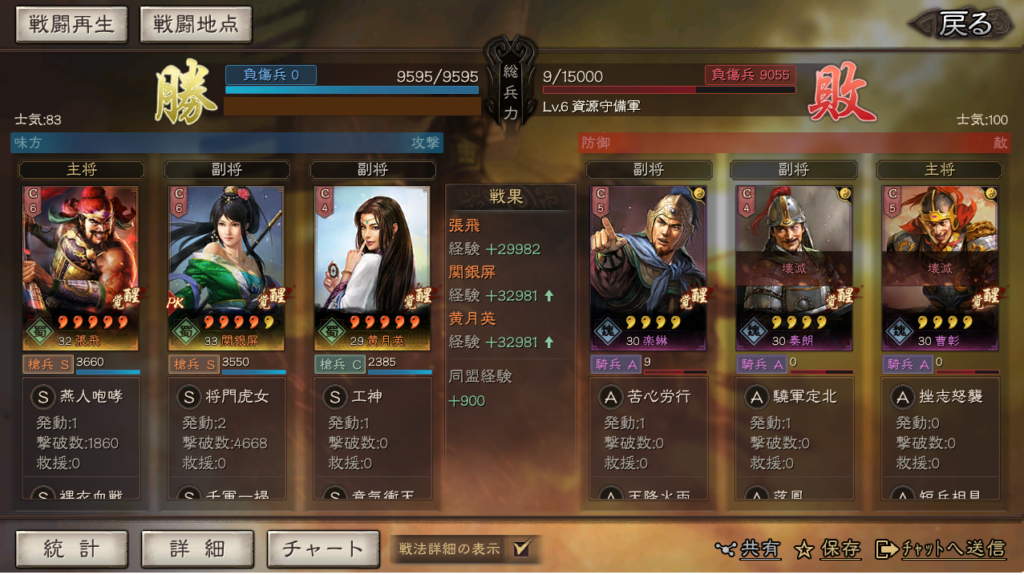1024x575 pixels.
Task: Select the enemy 楽綝 general card
Action: pyautogui.click(x=648, y=268)
